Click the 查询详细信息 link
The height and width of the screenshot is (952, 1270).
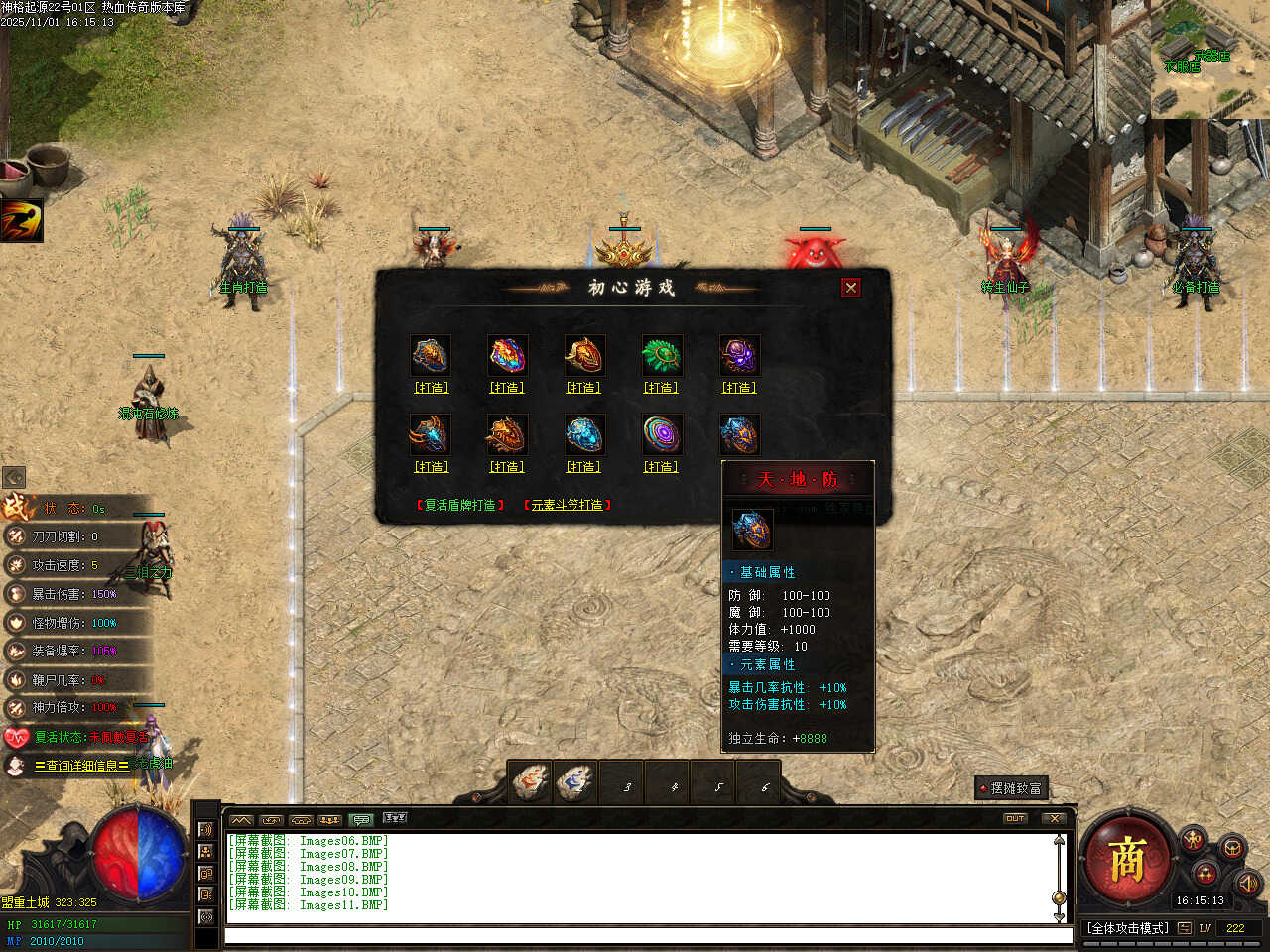81,766
